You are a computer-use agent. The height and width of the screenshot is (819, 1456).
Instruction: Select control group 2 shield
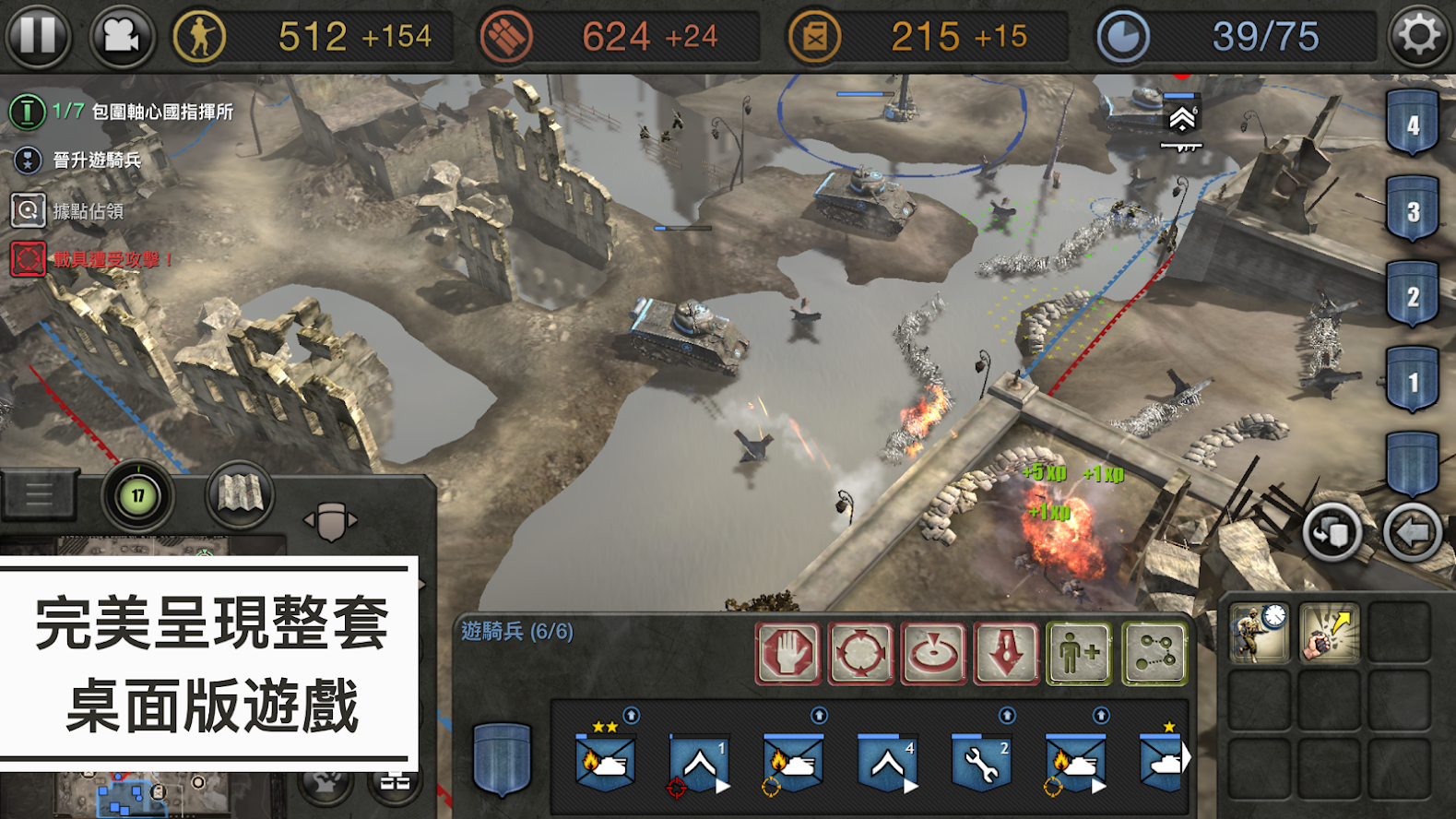(1412, 296)
